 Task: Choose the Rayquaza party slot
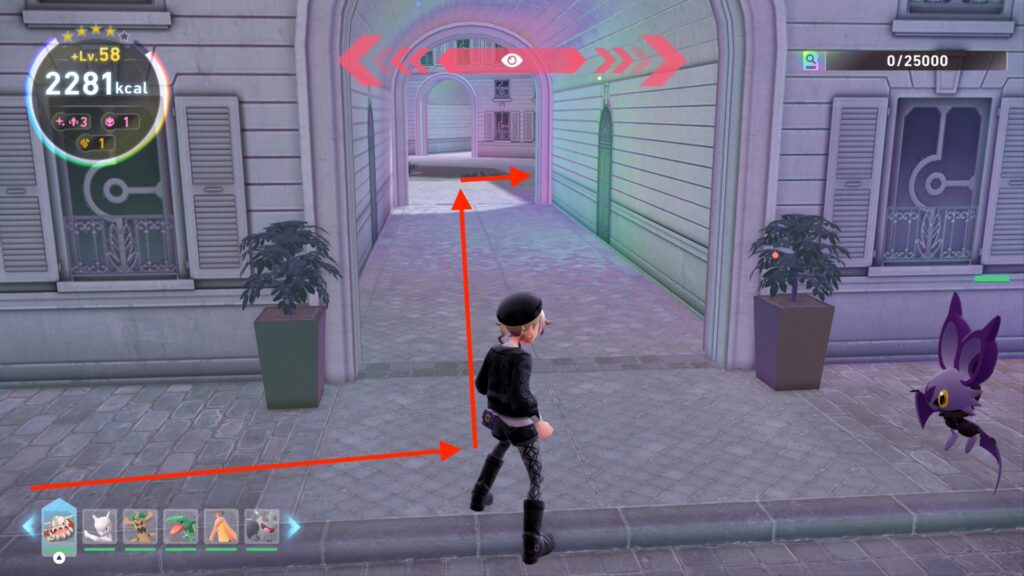[x=180, y=525]
